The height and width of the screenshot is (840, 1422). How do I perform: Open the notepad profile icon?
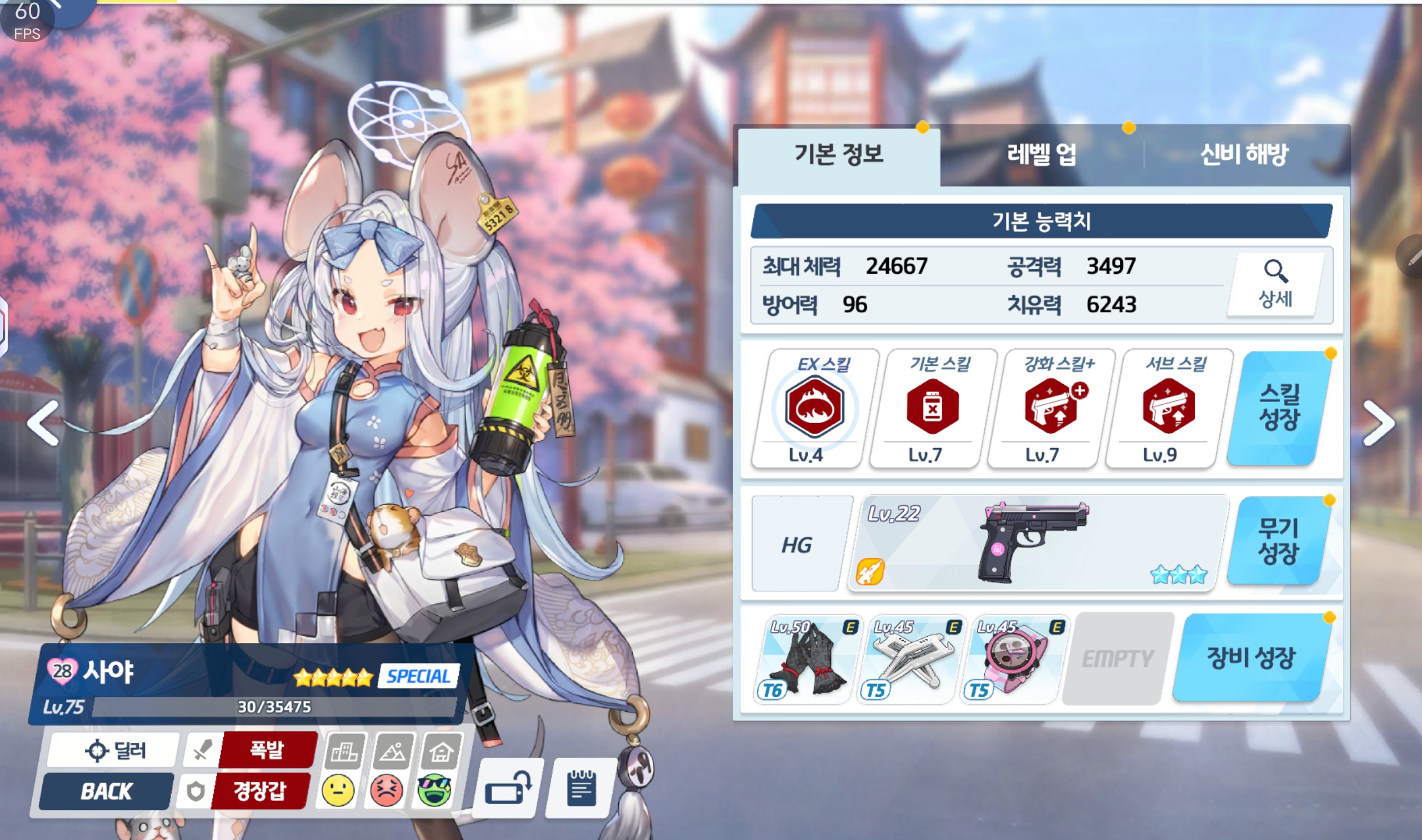(581, 787)
